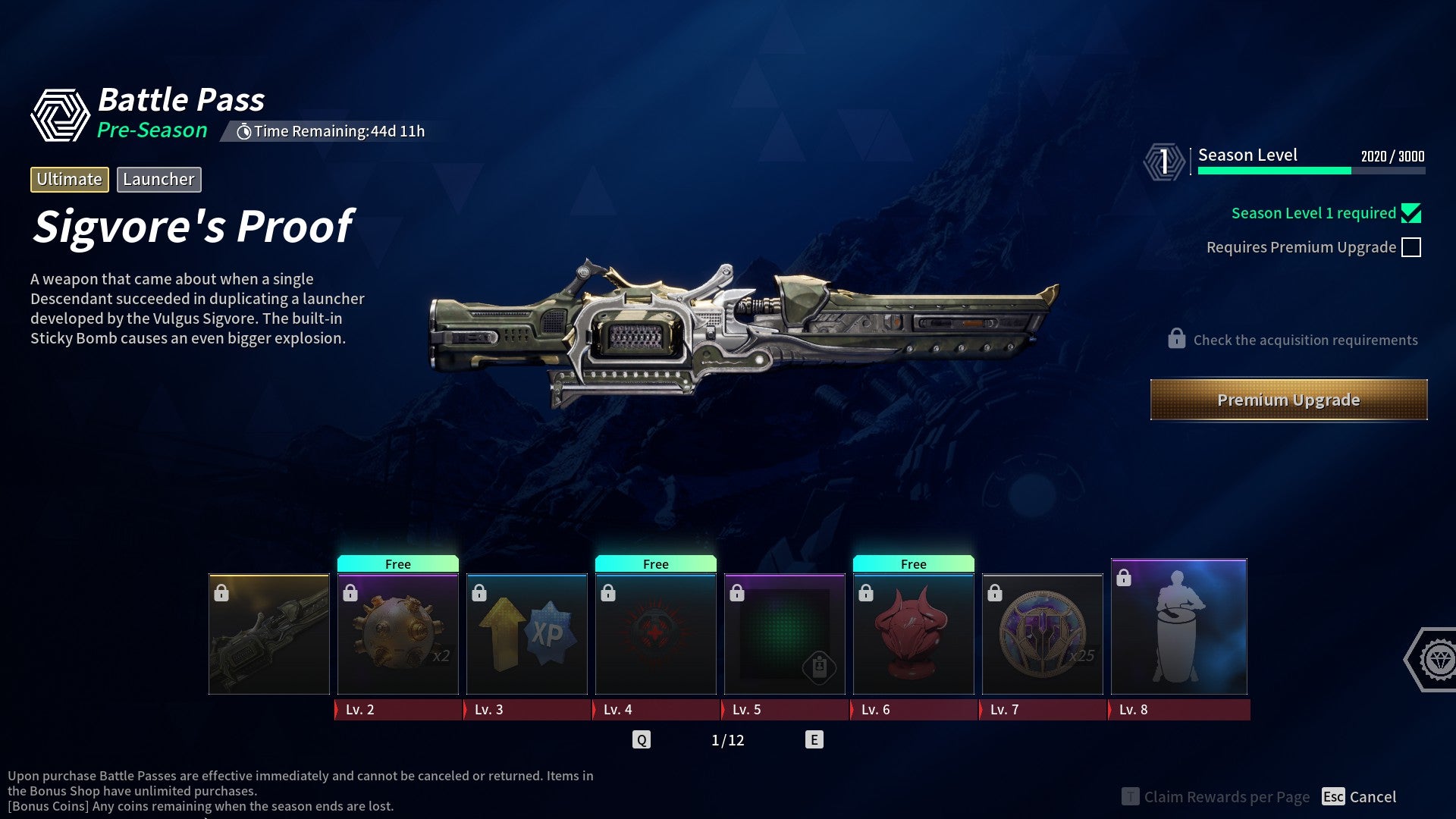
Task: Uncheck the Season Level 1 required checkbox
Action: pos(1411,213)
